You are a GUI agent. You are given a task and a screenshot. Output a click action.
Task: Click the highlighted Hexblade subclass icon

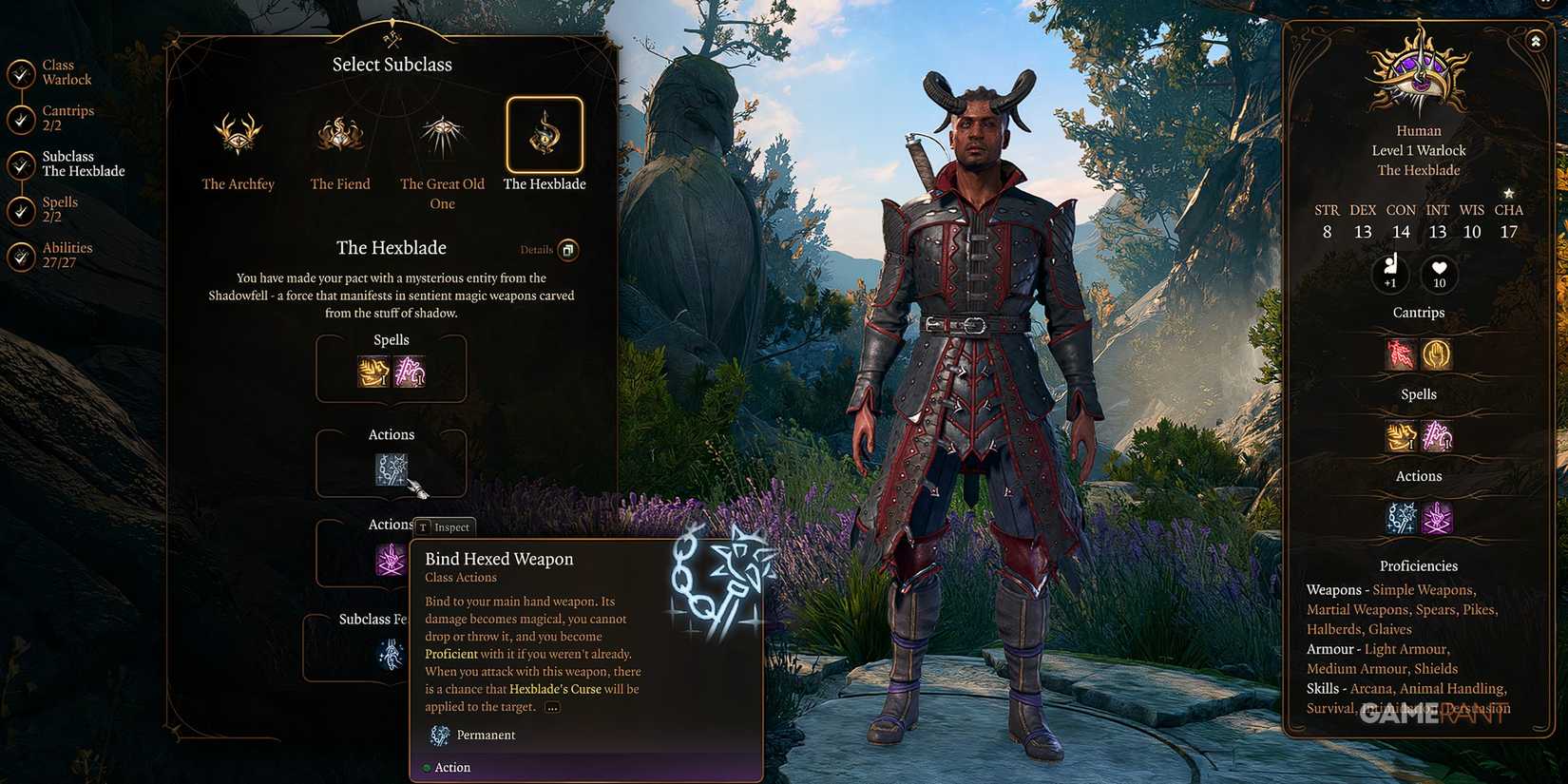[544, 136]
